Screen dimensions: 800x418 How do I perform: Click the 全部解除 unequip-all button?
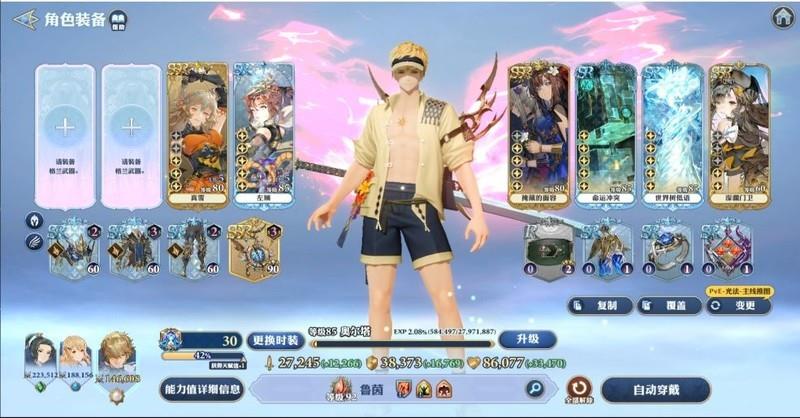[x=578, y=389]
